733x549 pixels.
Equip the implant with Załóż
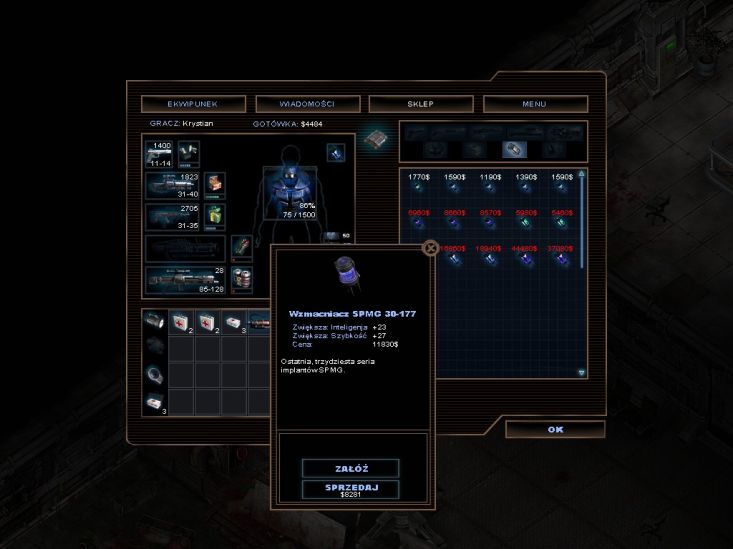pyautogui.click(x=350, y=468)
